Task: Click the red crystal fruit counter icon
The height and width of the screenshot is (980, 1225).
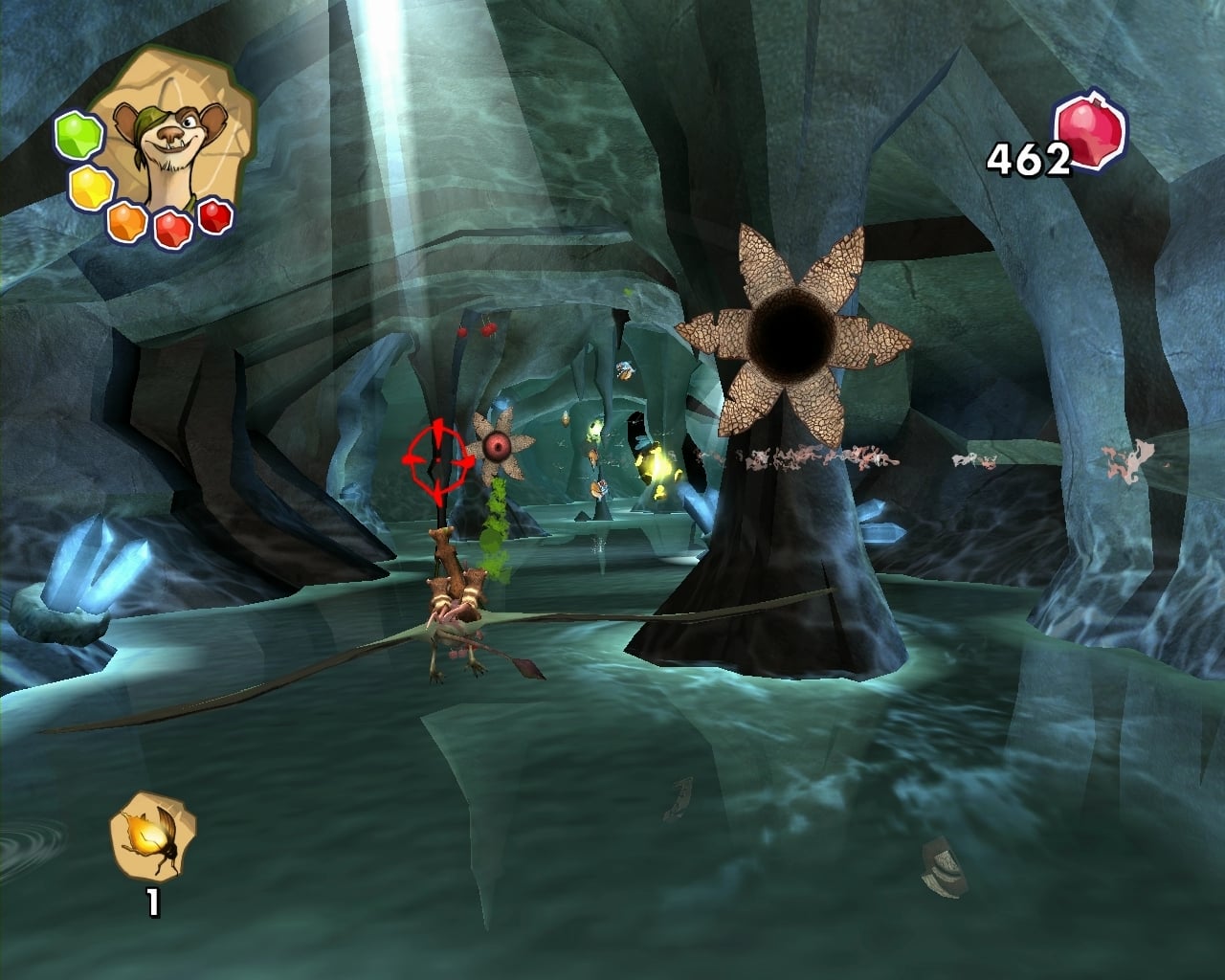Action: coord(1091,135)
